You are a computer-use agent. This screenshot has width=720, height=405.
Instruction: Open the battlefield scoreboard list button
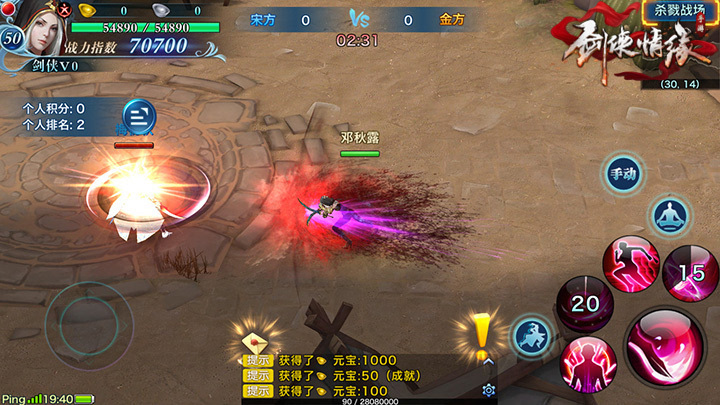pyautogui.click(x=139, y=117)
